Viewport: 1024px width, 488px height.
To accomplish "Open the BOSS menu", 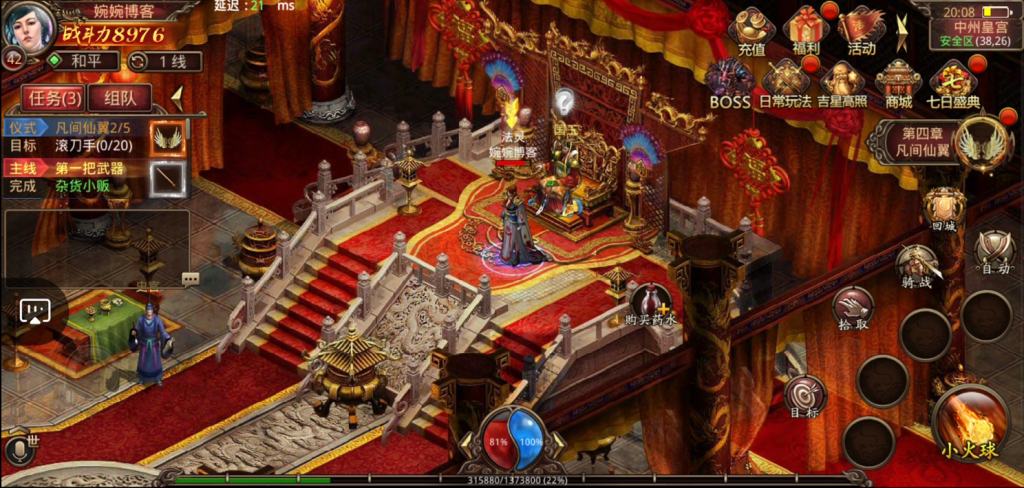I will tap(730, 82).
